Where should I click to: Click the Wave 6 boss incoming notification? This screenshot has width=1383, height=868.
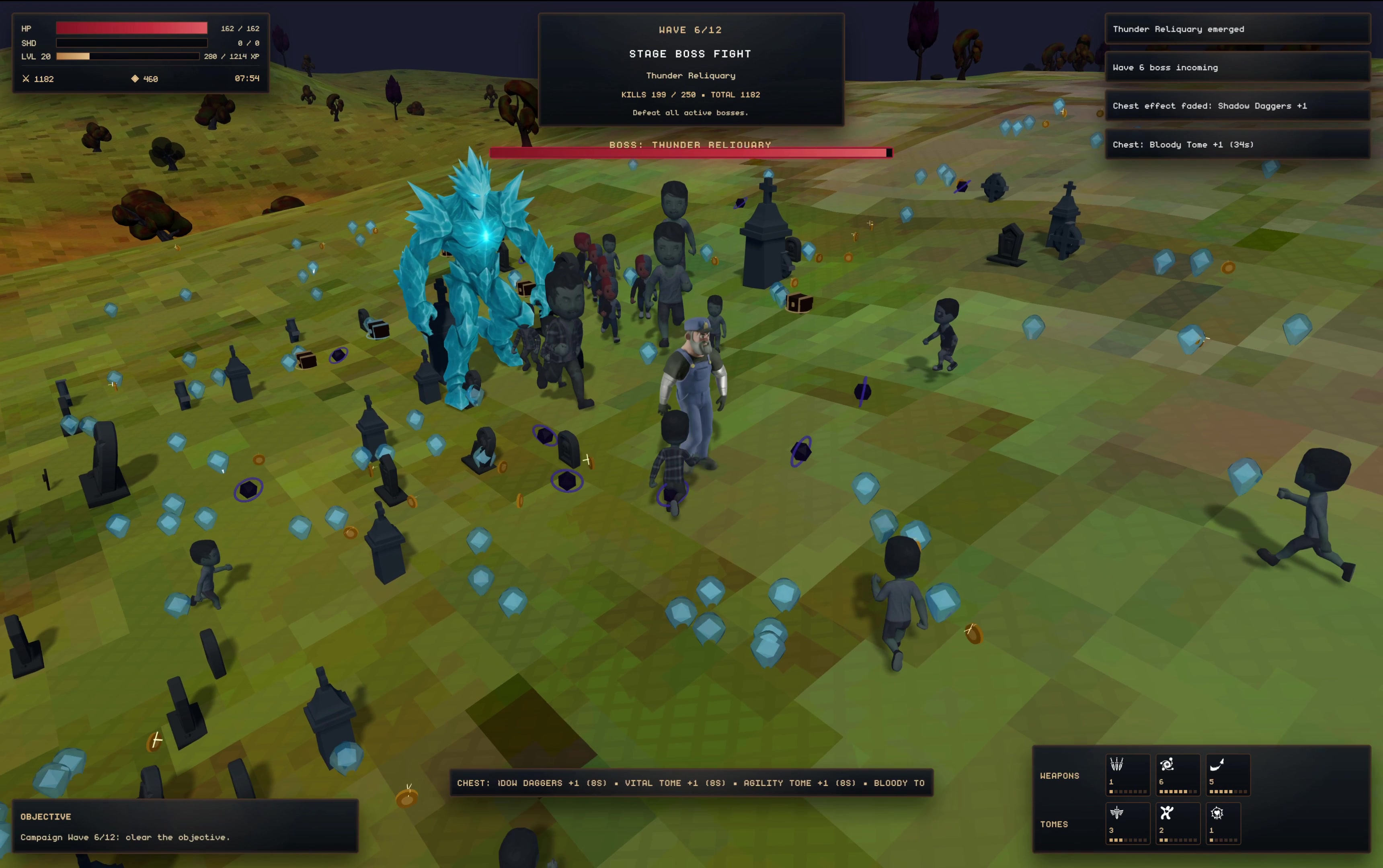click(1237, 68)
